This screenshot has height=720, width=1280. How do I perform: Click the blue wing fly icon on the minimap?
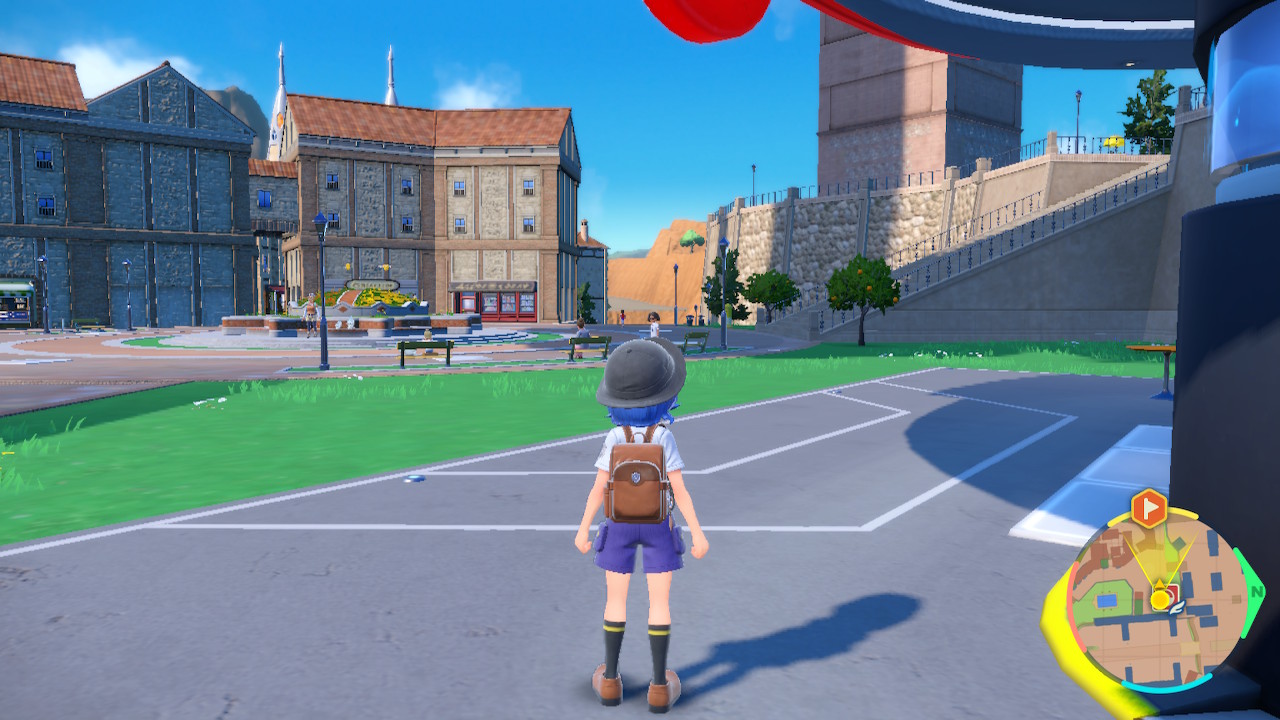1175,609
